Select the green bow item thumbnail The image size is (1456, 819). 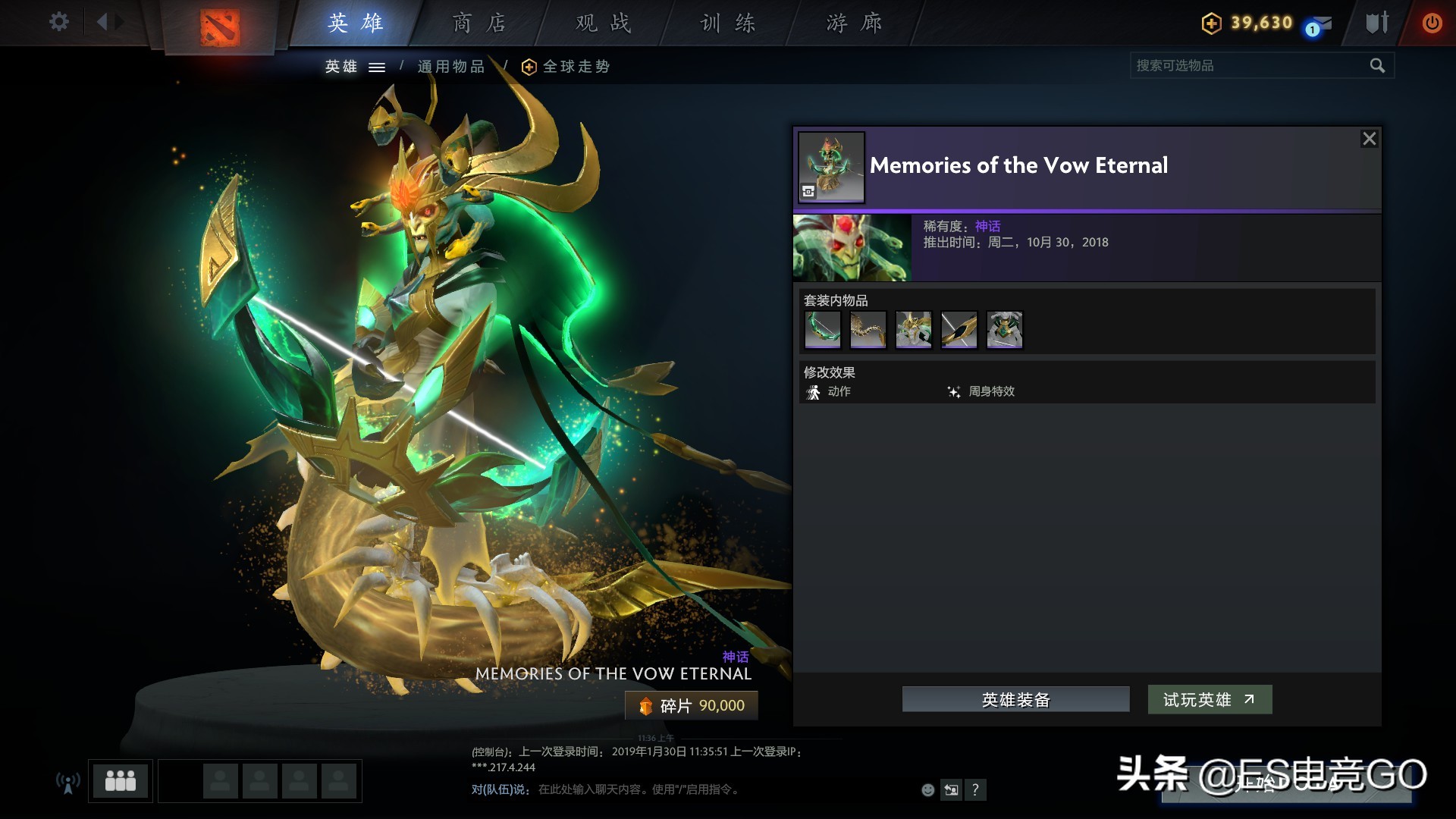(x=822, y=329)
